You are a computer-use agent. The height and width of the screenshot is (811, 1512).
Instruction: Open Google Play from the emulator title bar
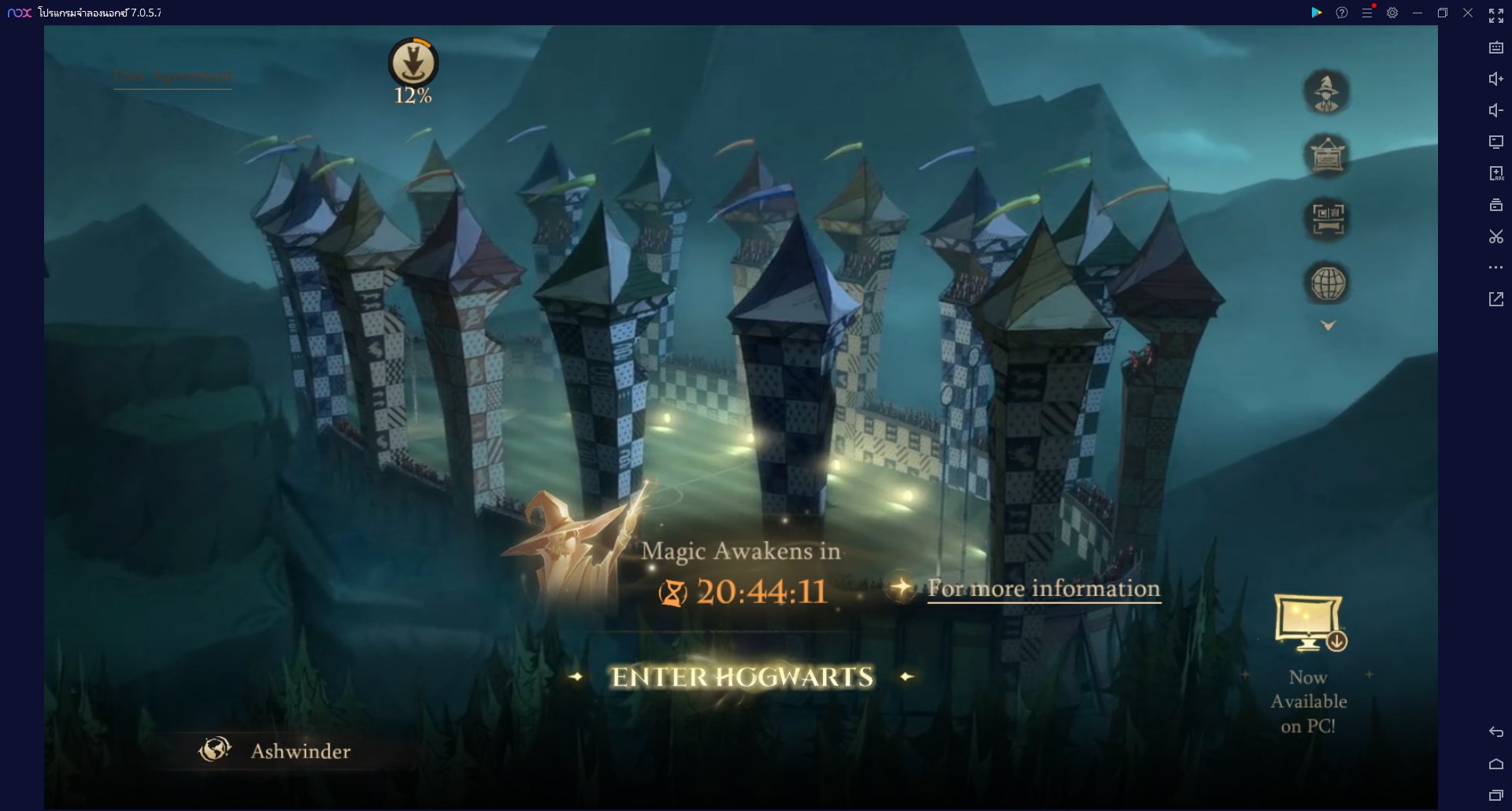(x=1317, y=13)
